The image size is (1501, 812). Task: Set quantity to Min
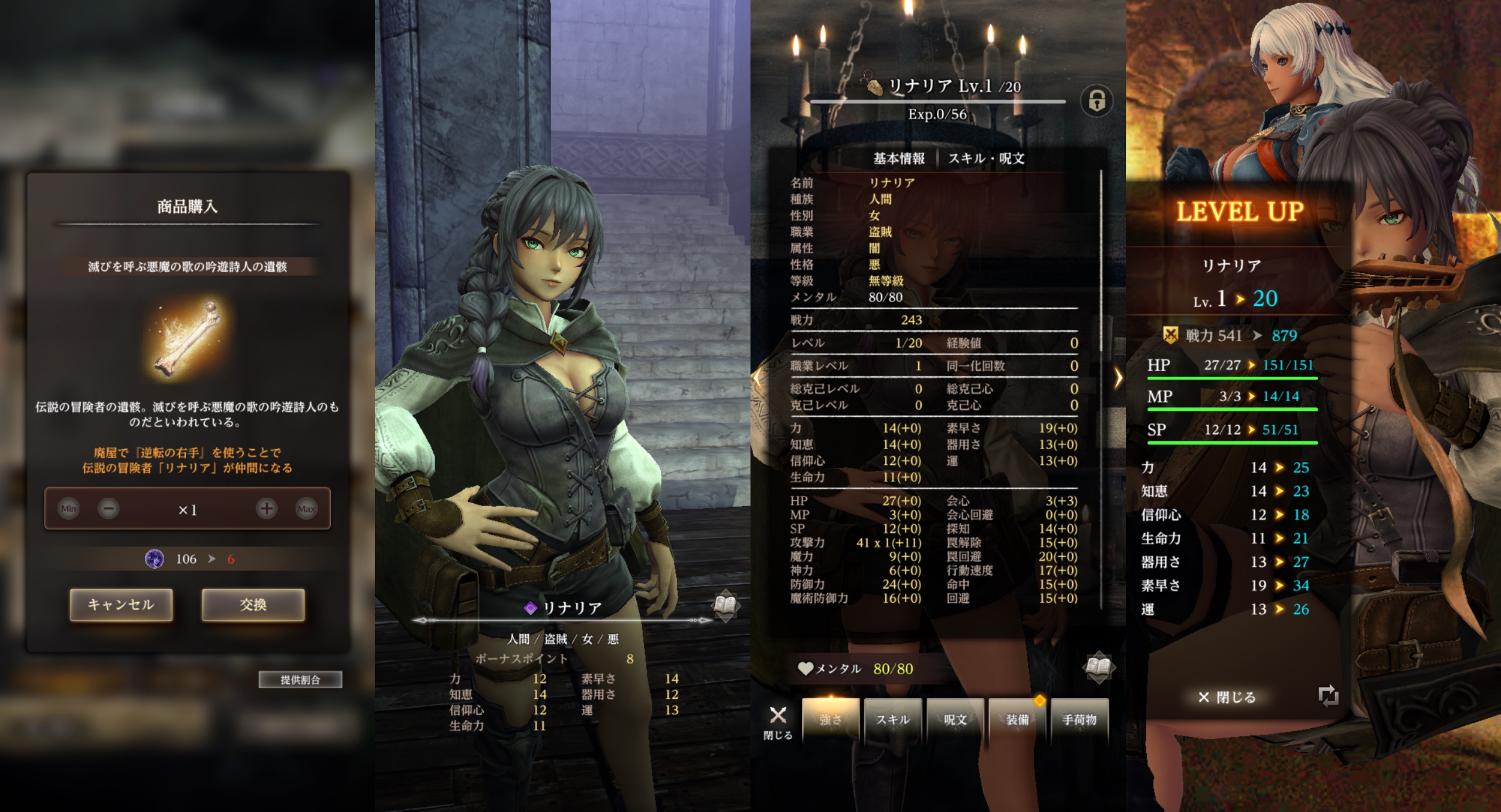[69, 509]
